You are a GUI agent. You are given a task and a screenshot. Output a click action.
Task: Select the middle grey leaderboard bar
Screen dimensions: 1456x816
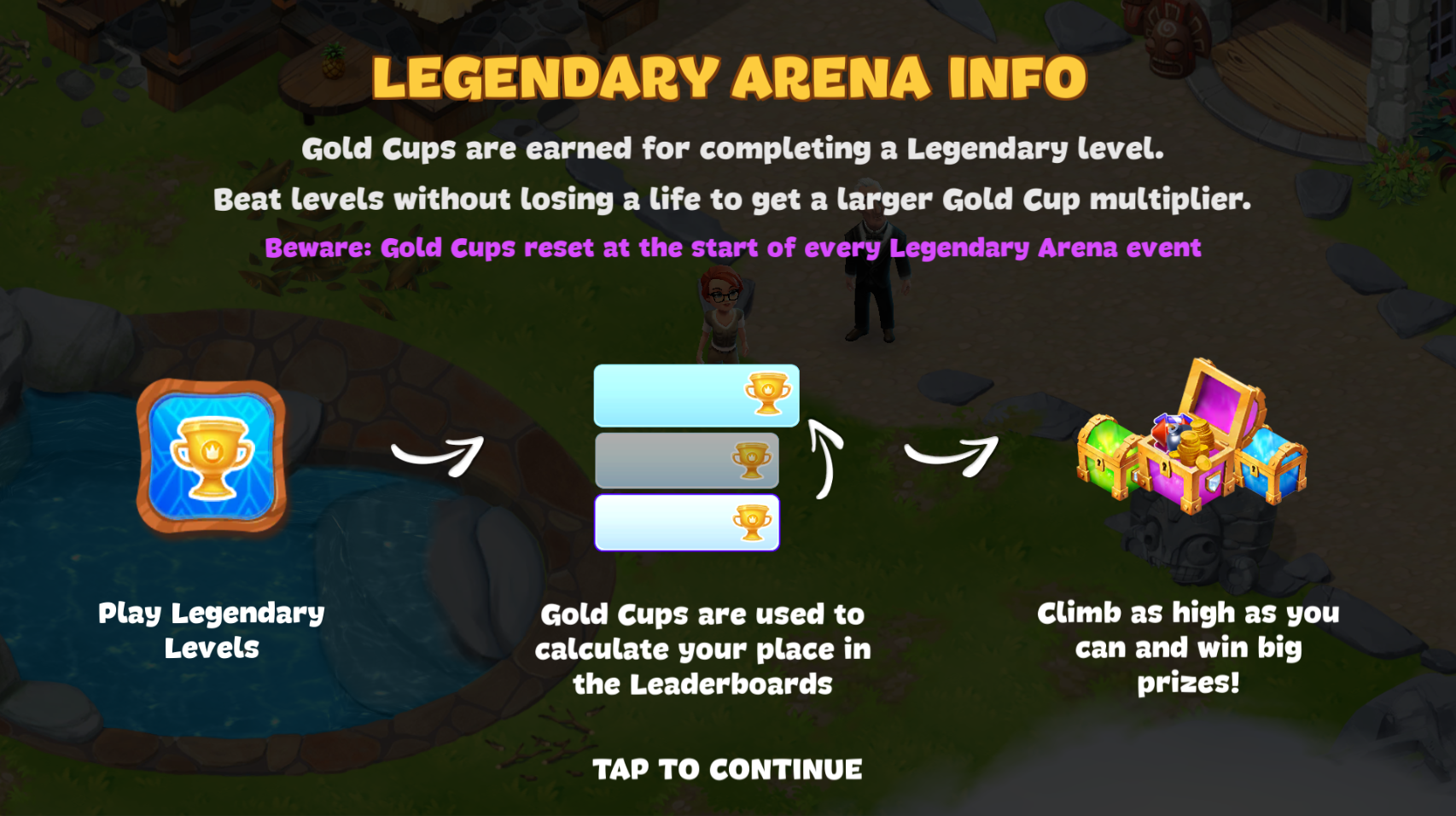(x=687, y=459)
